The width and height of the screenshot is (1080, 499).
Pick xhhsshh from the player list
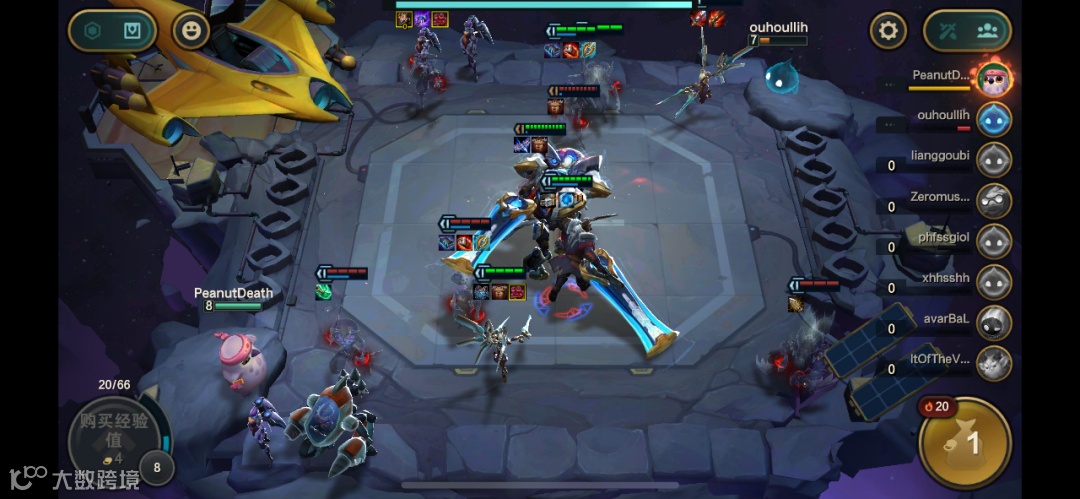pyautogui.click(x=993, y=281)
